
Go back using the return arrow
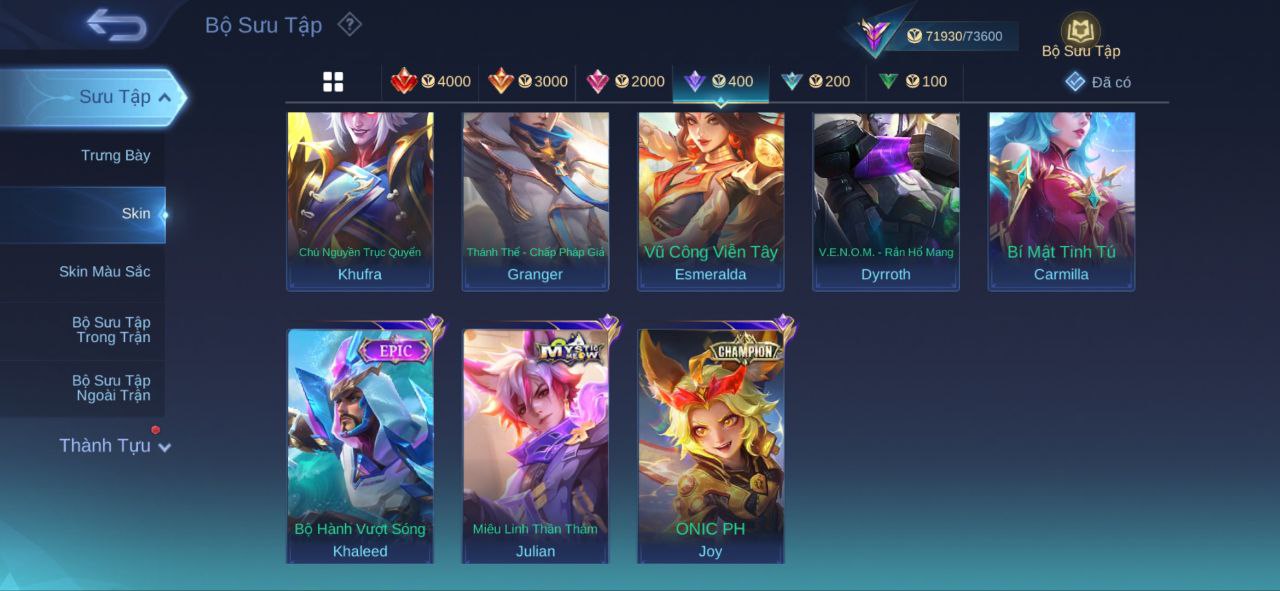(x=116, y=25)
